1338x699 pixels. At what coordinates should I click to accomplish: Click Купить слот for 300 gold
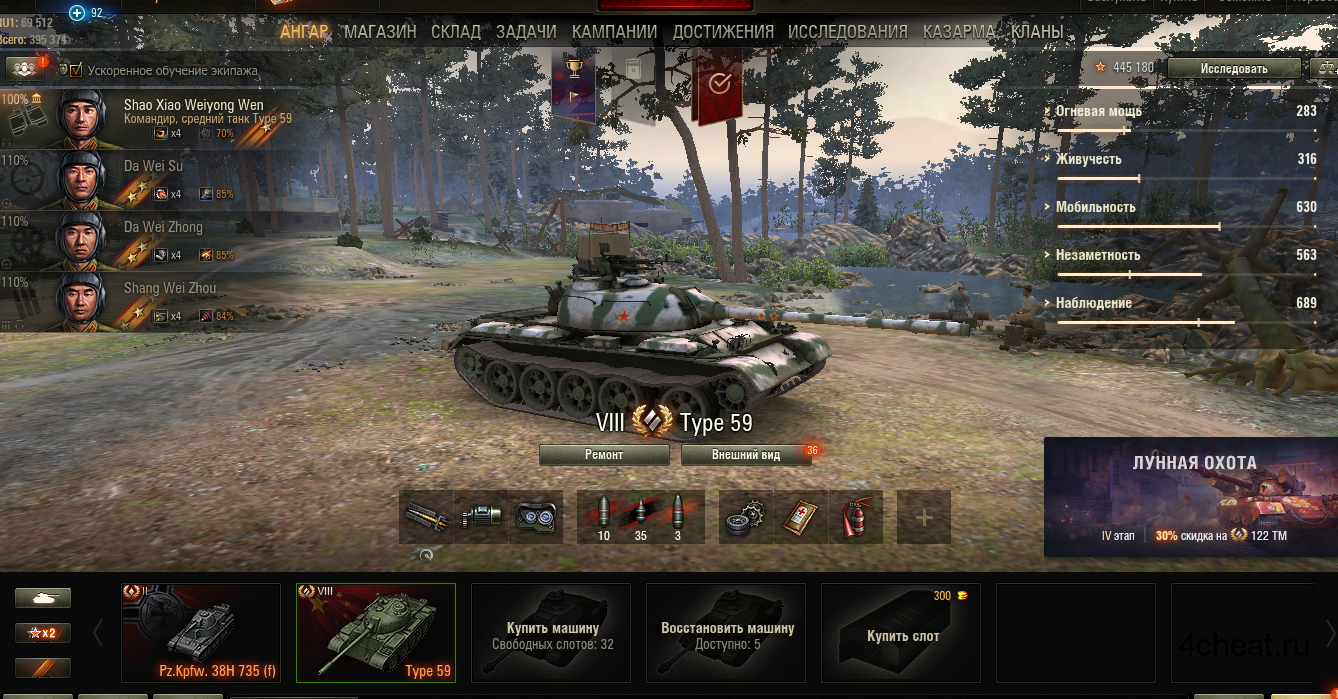(901, 632)
